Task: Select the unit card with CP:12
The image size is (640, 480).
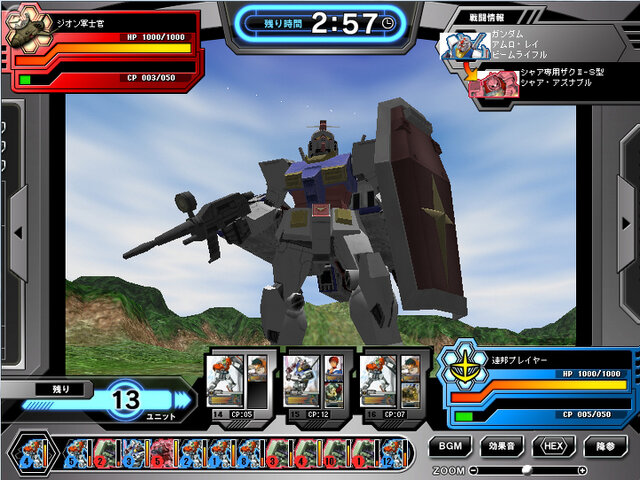Action: pyautogui.click(x=314, y=382)
